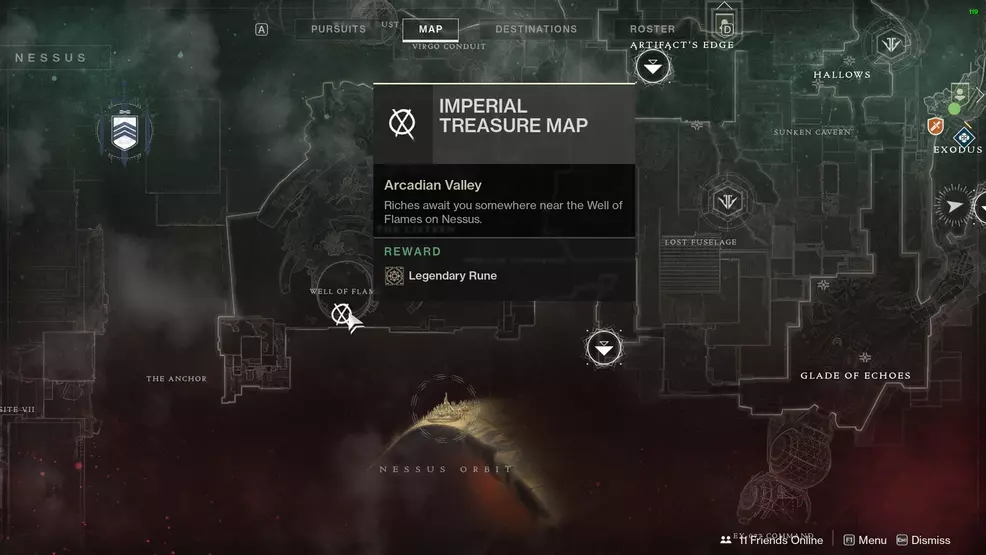Select the Imperial Treasure Map marker
Image resolution: width=986 pixels, height=555 pixels.
(342, 316)
